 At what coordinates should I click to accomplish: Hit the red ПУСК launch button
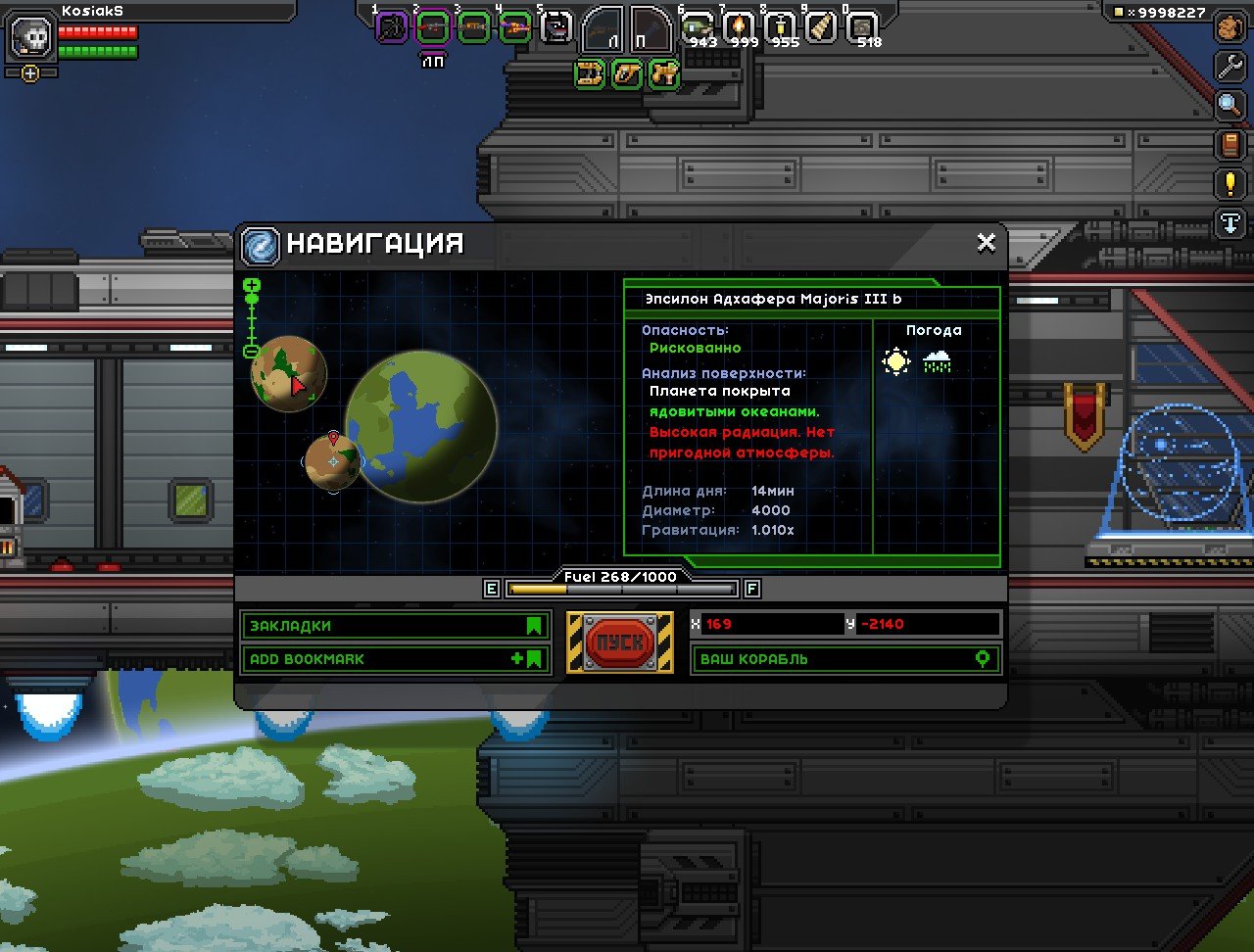click(619, 643)
